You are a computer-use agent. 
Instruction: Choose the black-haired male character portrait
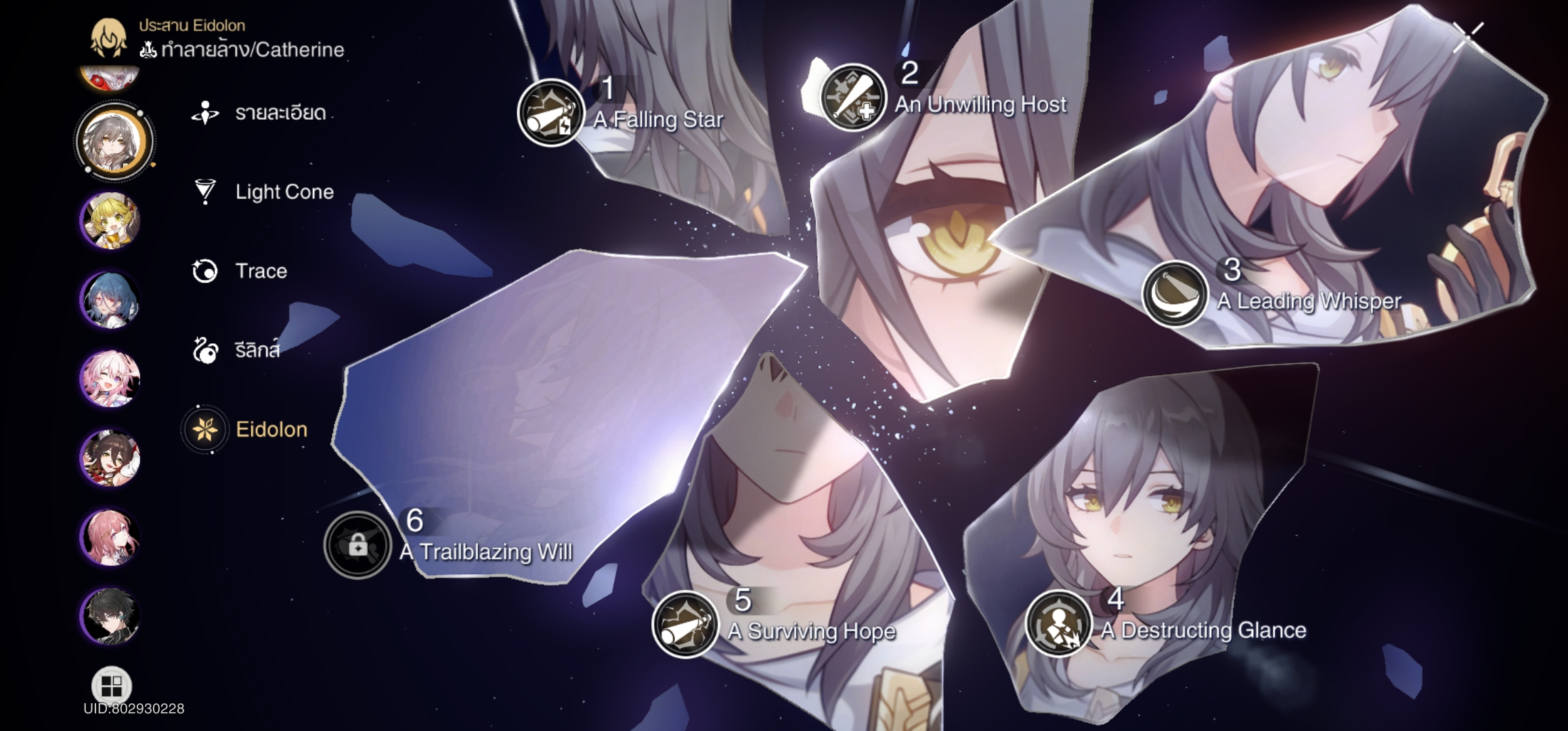[110, 616]
